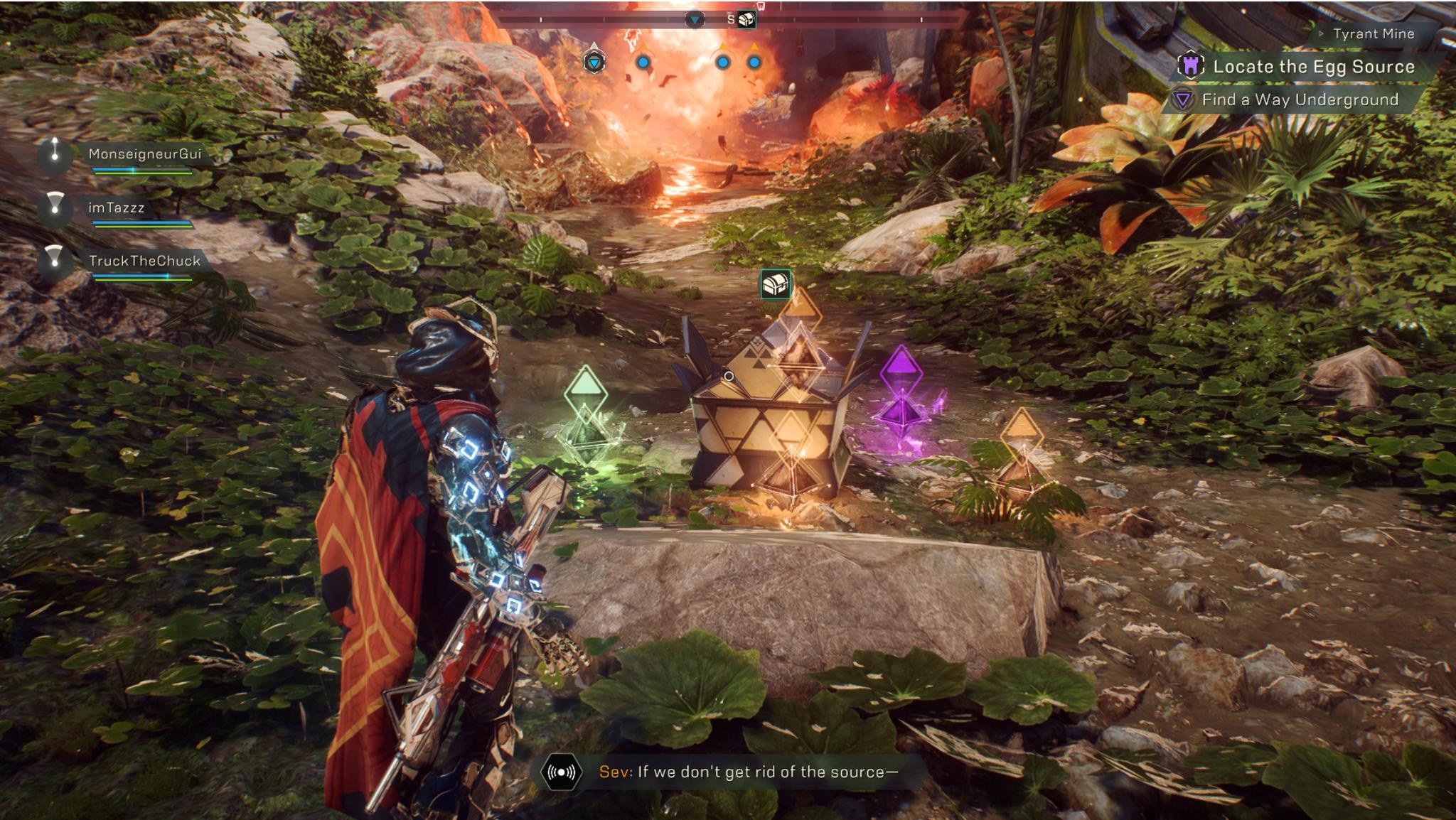Expand the Tyrant Mine mission label
1456x820 pixels.
point(1373,34)
